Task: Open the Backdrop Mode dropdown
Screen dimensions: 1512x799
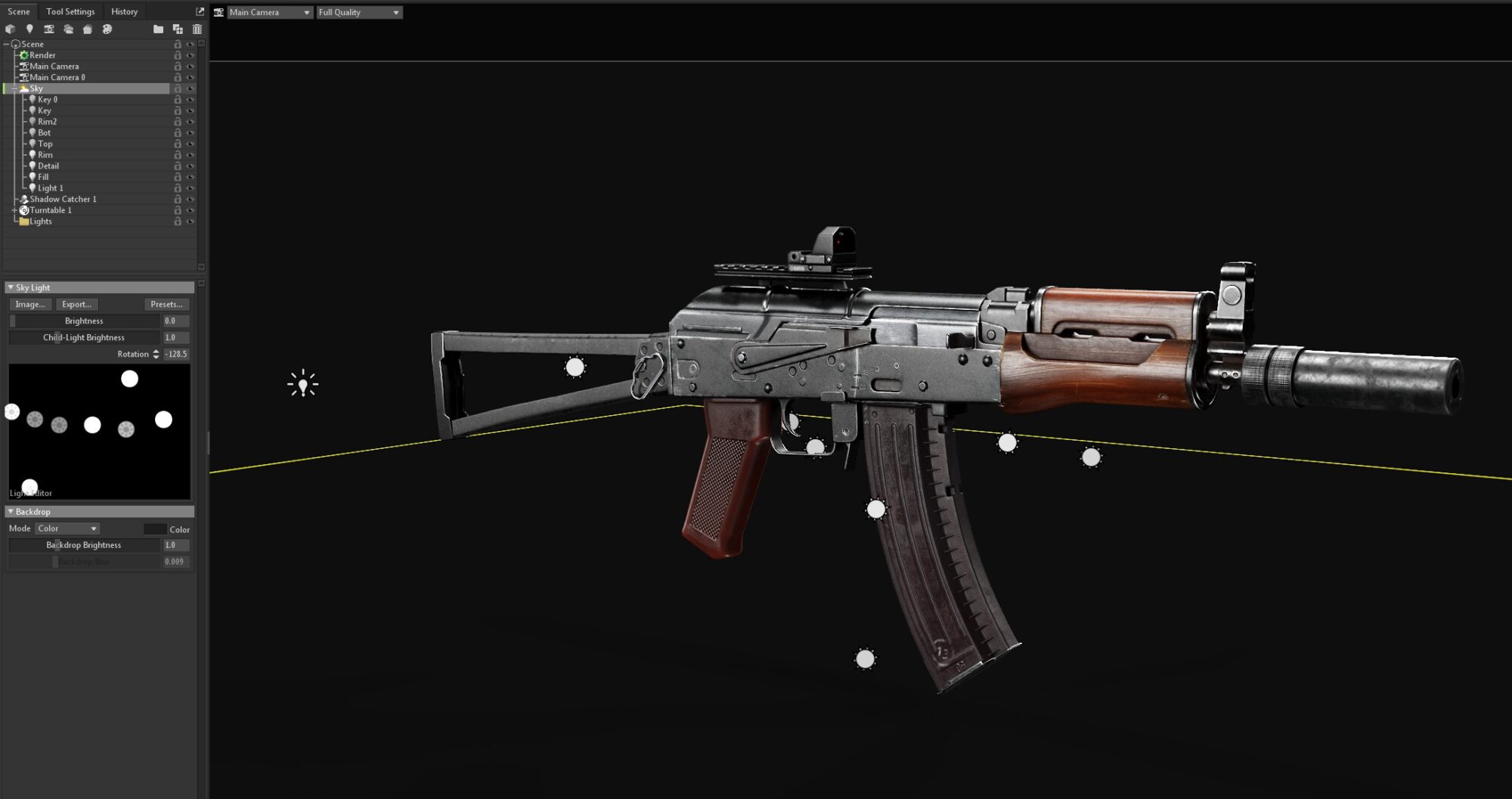Action: click(x=67, y=528)
